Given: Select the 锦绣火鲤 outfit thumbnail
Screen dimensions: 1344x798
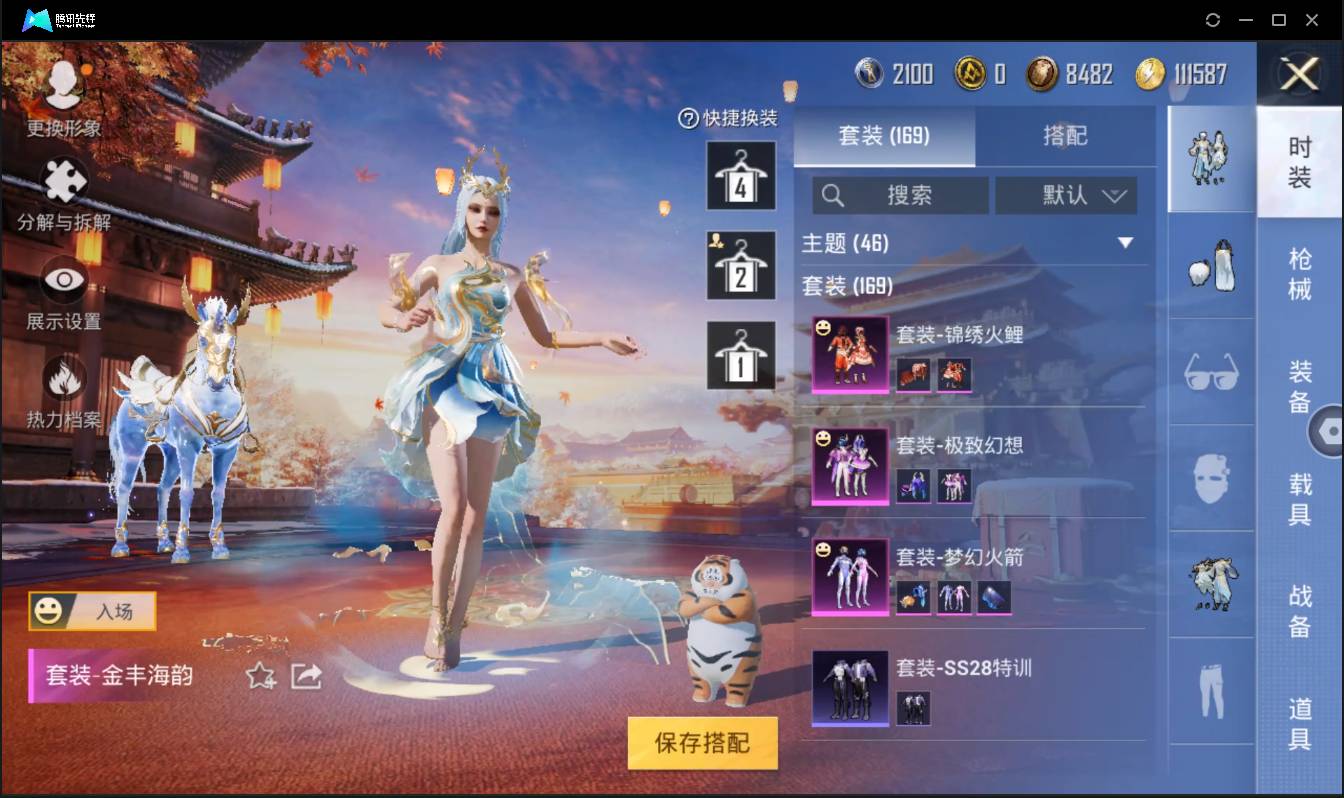Looking at the screenshot, I should click(x=849, y=356).
